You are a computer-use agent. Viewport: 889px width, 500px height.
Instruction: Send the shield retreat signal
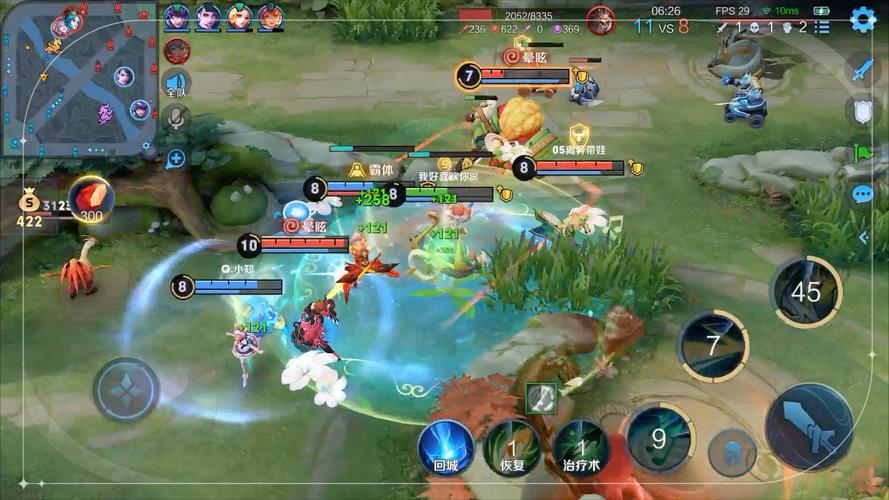tap(862, 111)
